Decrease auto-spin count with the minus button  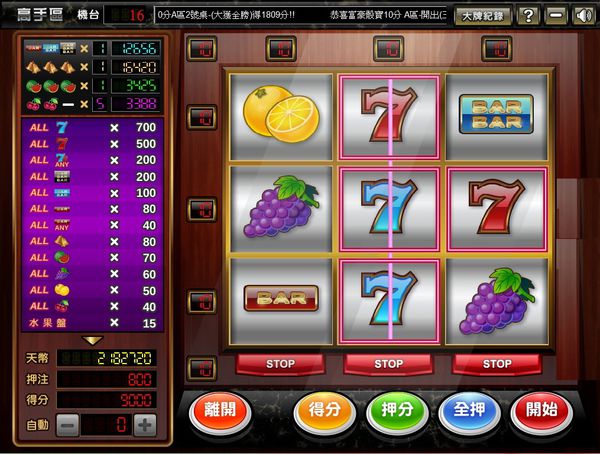68,424
